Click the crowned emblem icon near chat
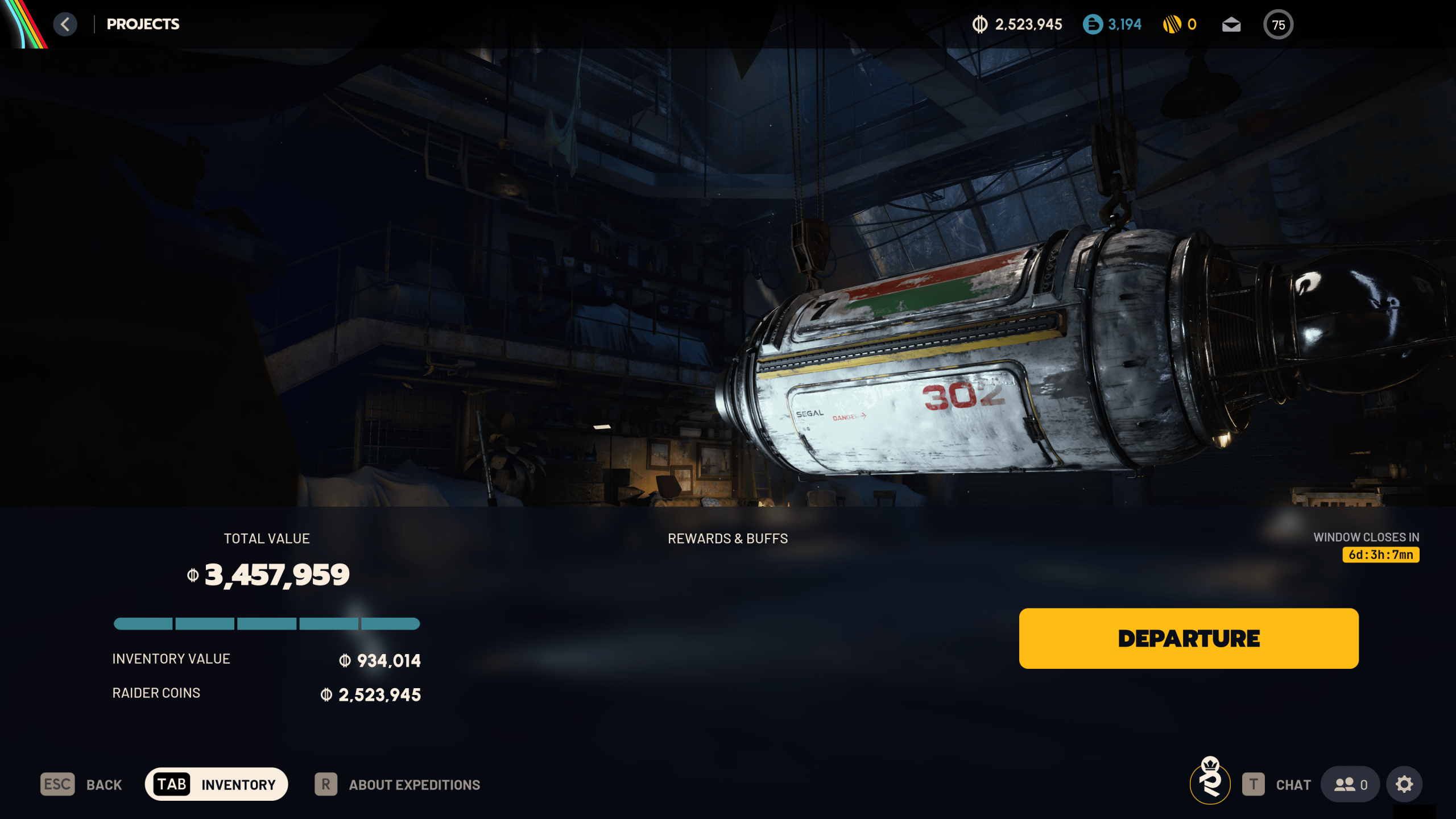 point(1210,782)
